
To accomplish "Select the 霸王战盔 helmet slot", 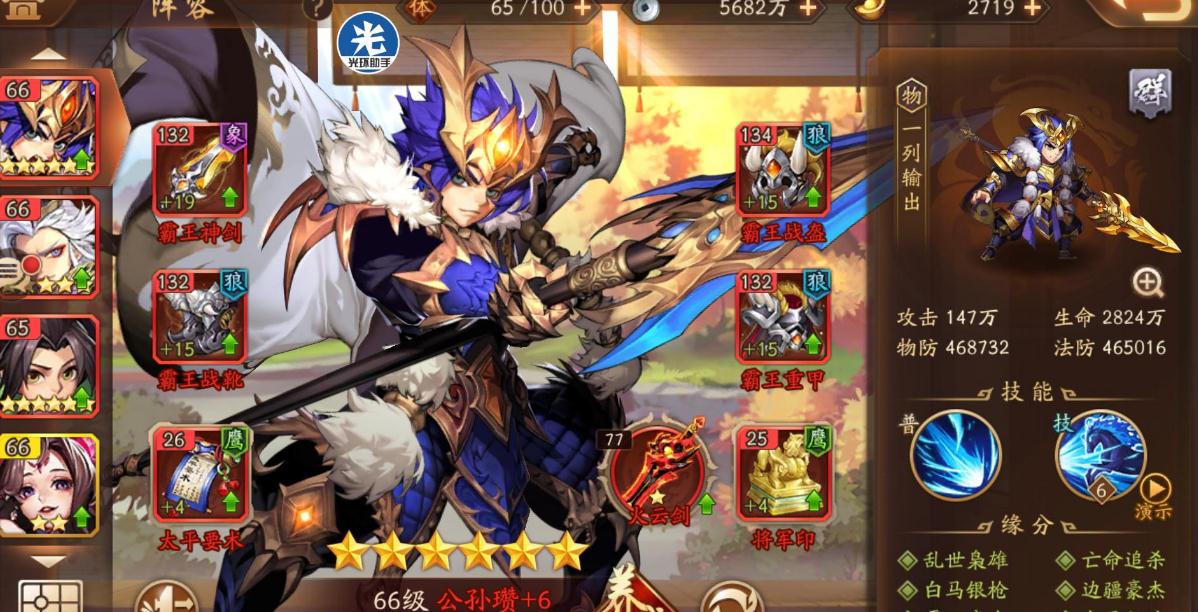I will [x=783, y=172].
